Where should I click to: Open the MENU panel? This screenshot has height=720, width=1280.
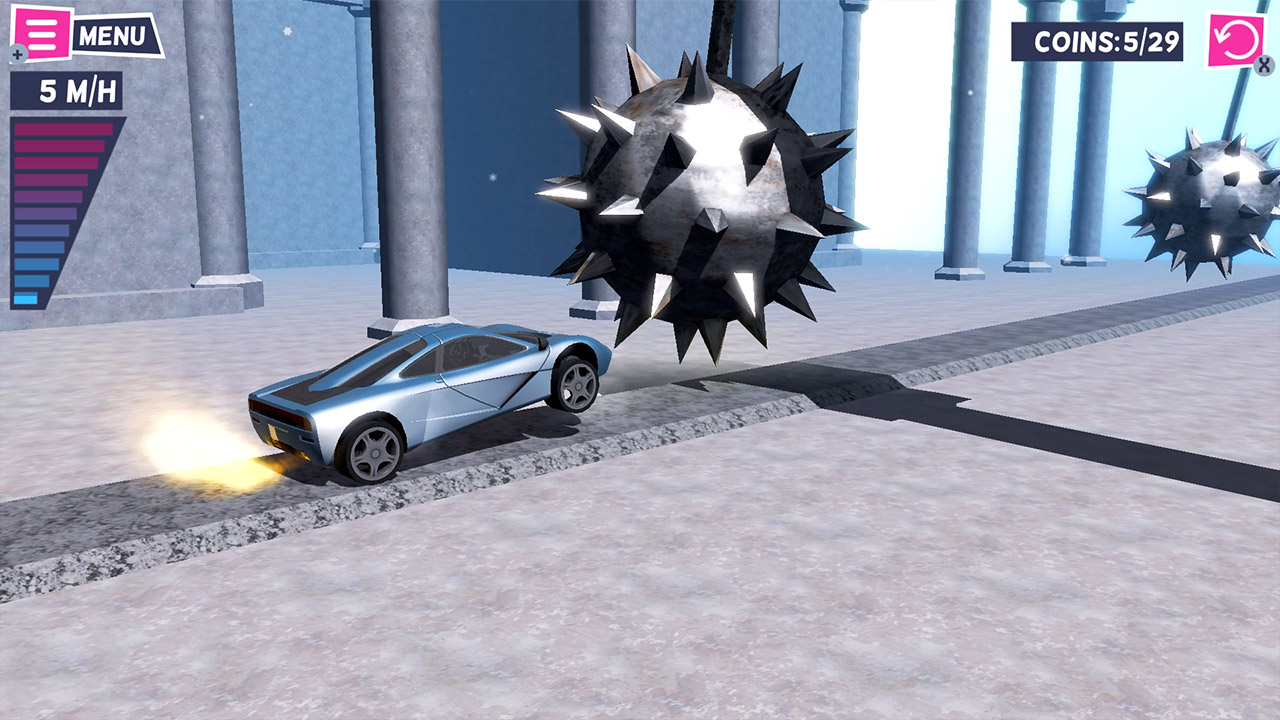click(113, 33)
